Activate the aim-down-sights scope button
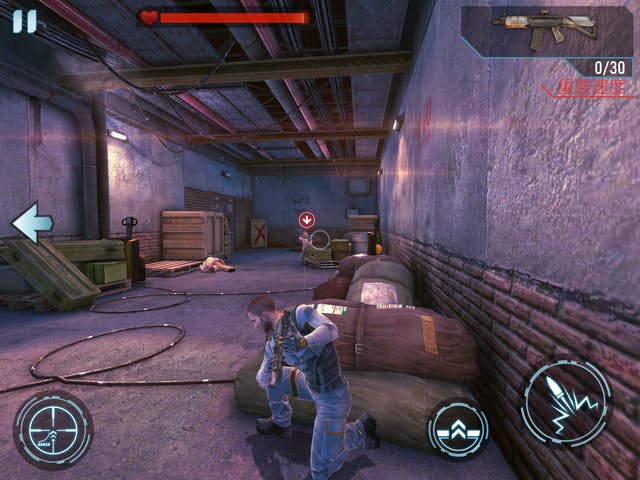This screenshot has width=640, height=480. coord(52,430)
